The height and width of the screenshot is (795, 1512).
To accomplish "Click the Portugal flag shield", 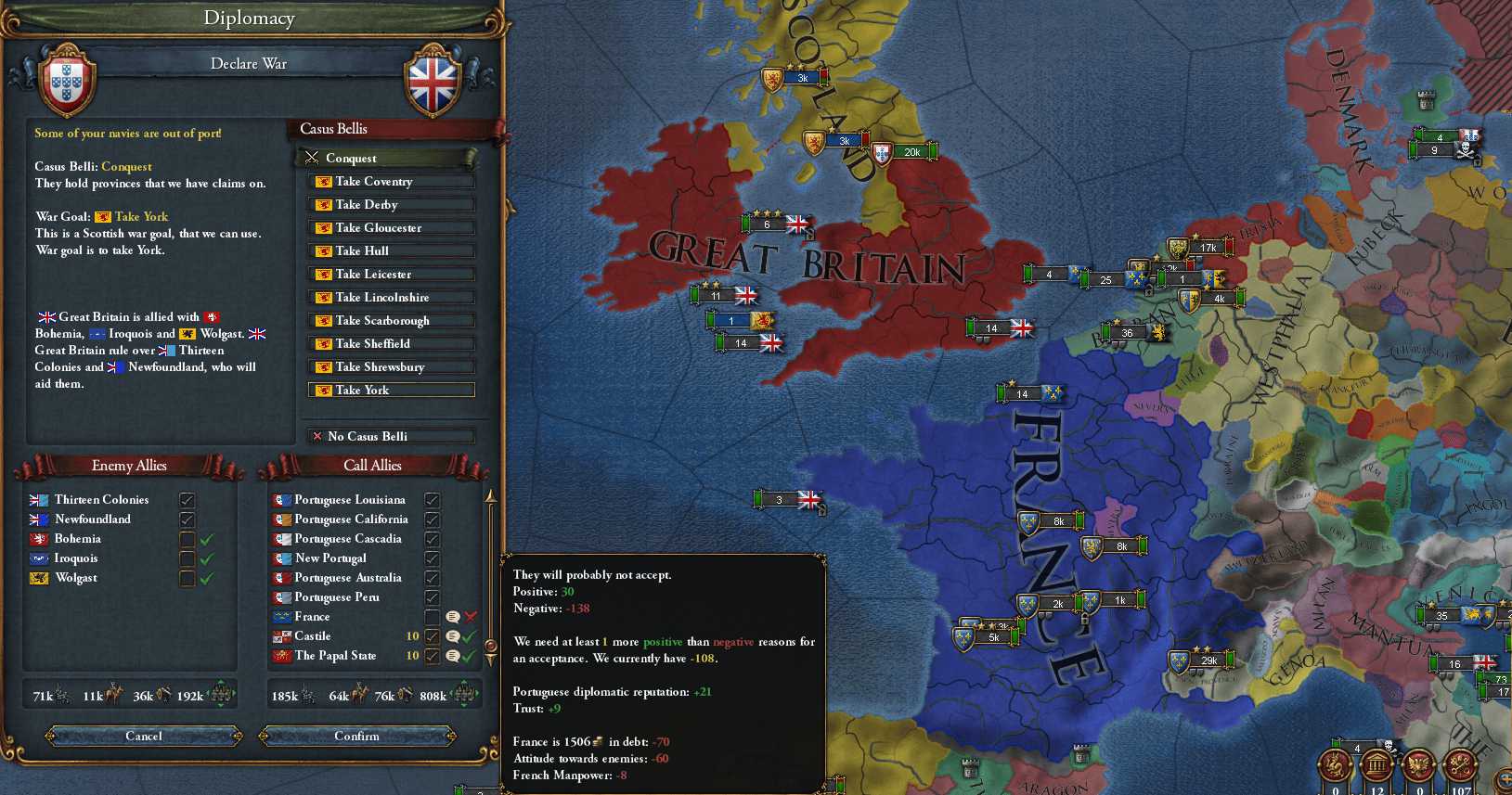I will coord(66,83).
